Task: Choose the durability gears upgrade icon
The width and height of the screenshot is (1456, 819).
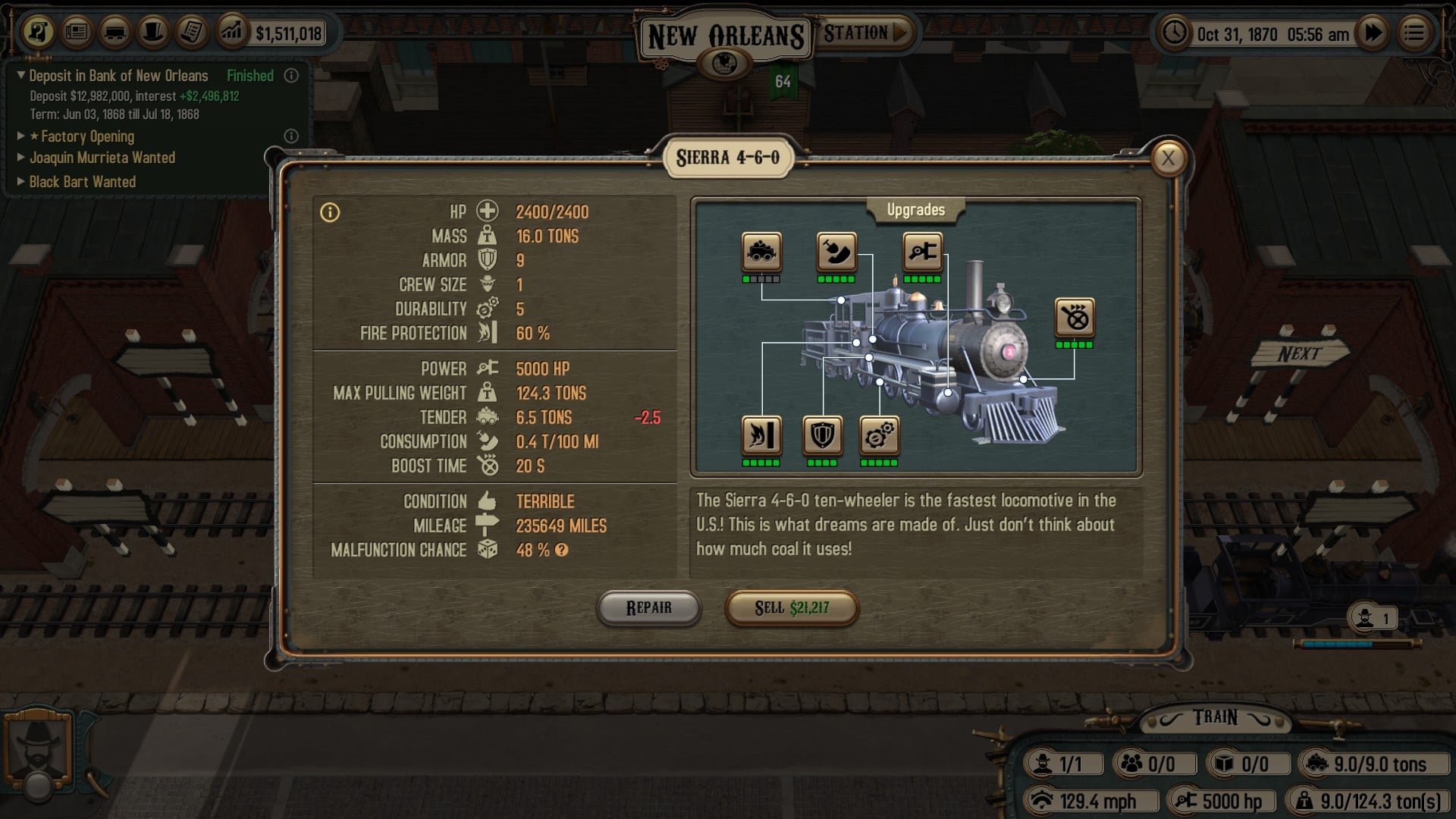Action: 879,435
